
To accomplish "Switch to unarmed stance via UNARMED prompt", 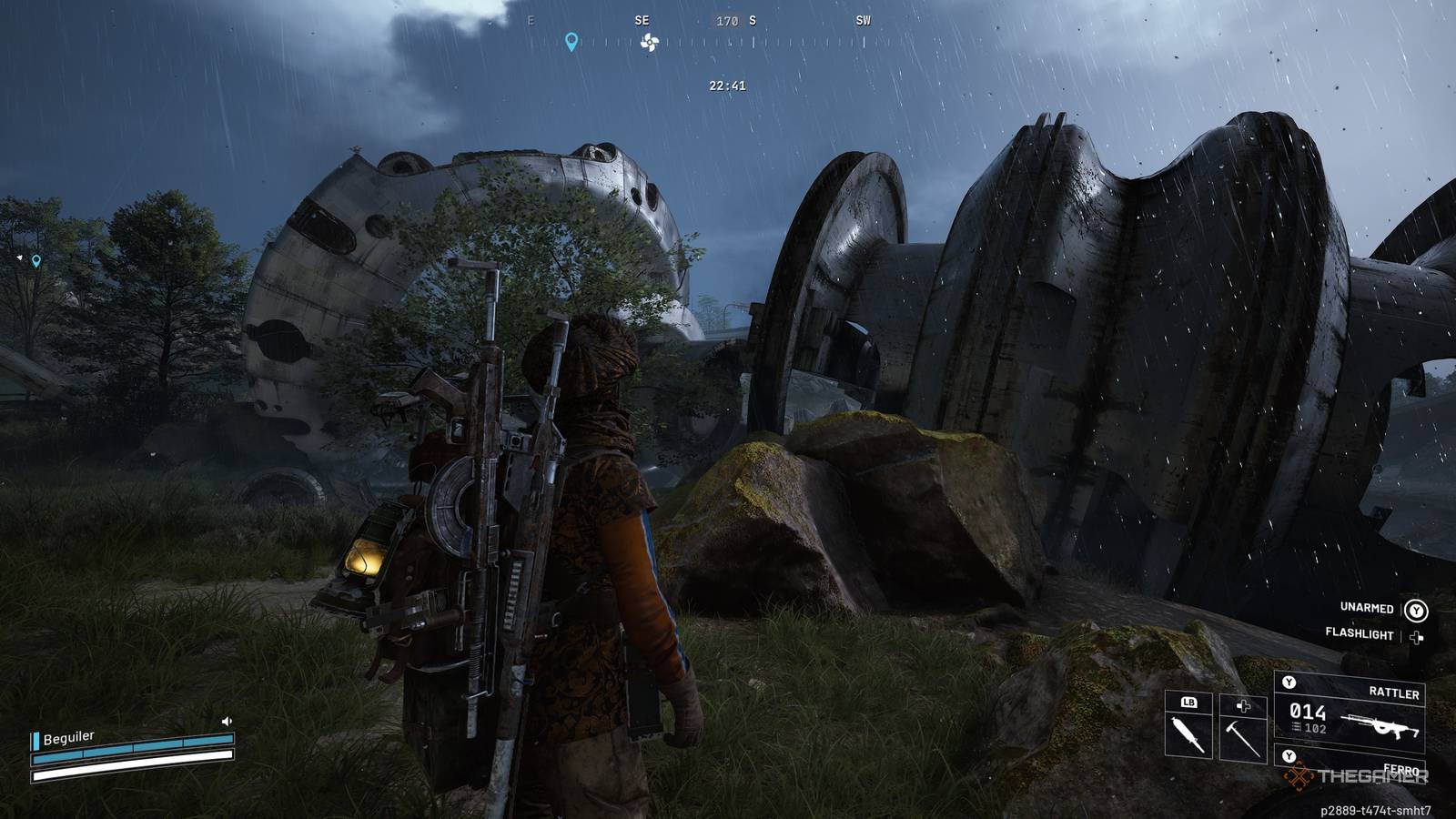I will 1367,609.
